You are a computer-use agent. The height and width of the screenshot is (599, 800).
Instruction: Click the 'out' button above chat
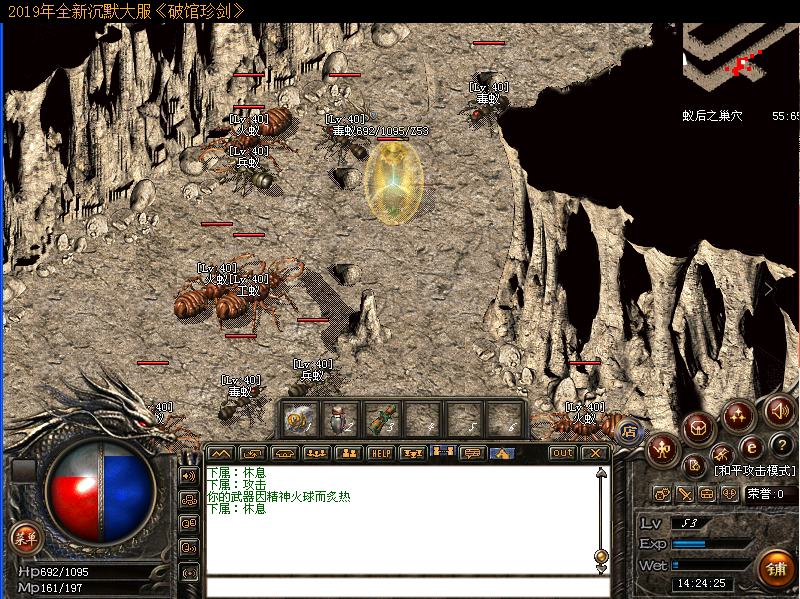click(563, 453)
